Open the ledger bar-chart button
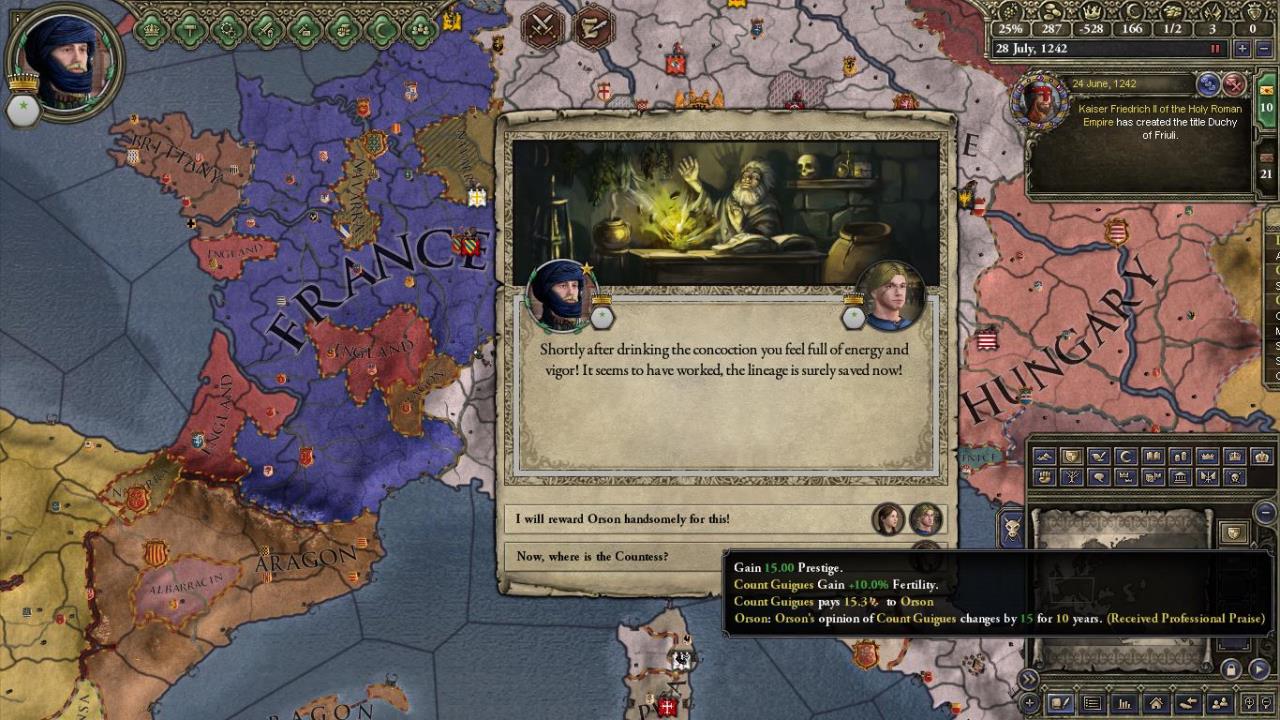Image resolution: width=1280 pixels, height=720 pixels. (1124, 704)
